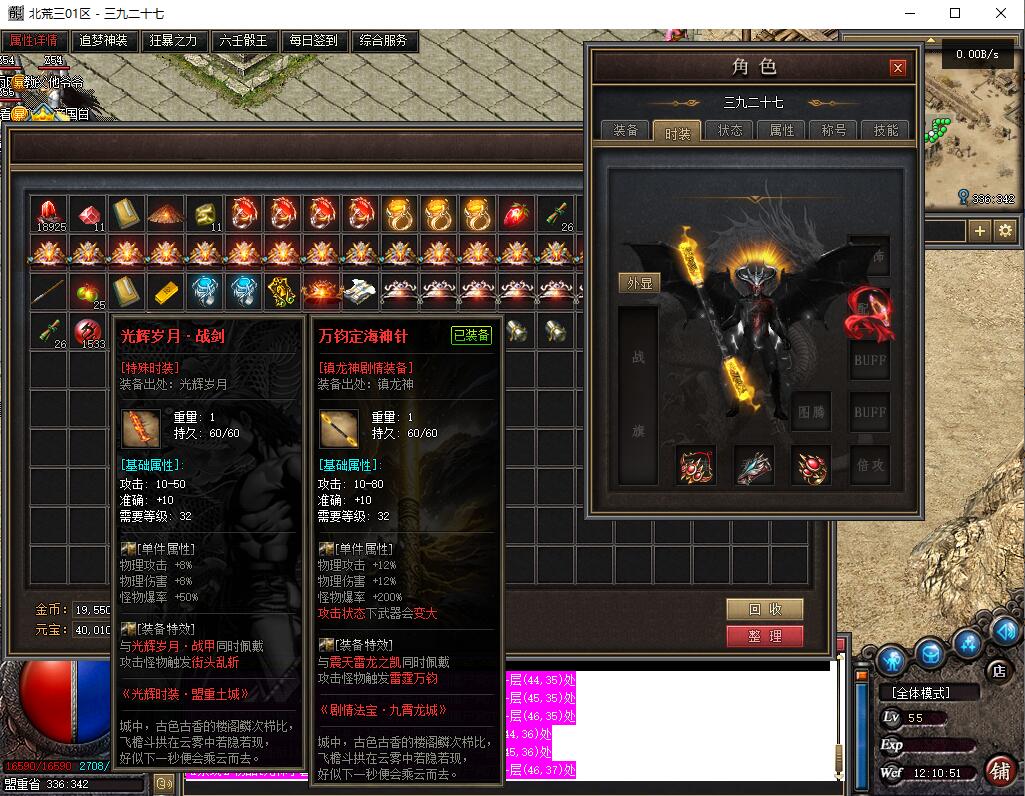Sort the bag with the 整理 button
The width and height of the screenshot is (1025, 796).
765,635
